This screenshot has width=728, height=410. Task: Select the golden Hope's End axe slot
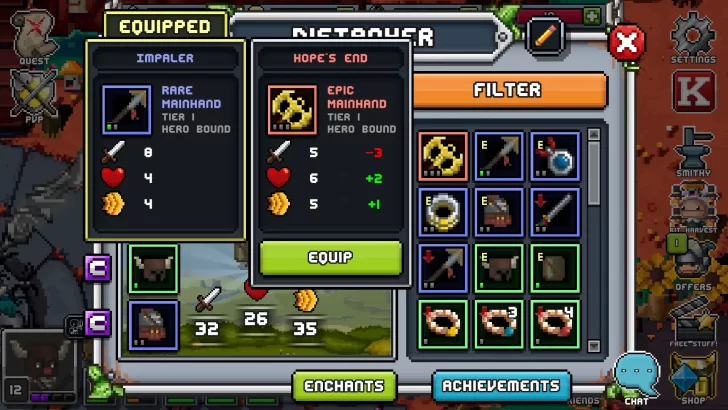pos(443,157)
